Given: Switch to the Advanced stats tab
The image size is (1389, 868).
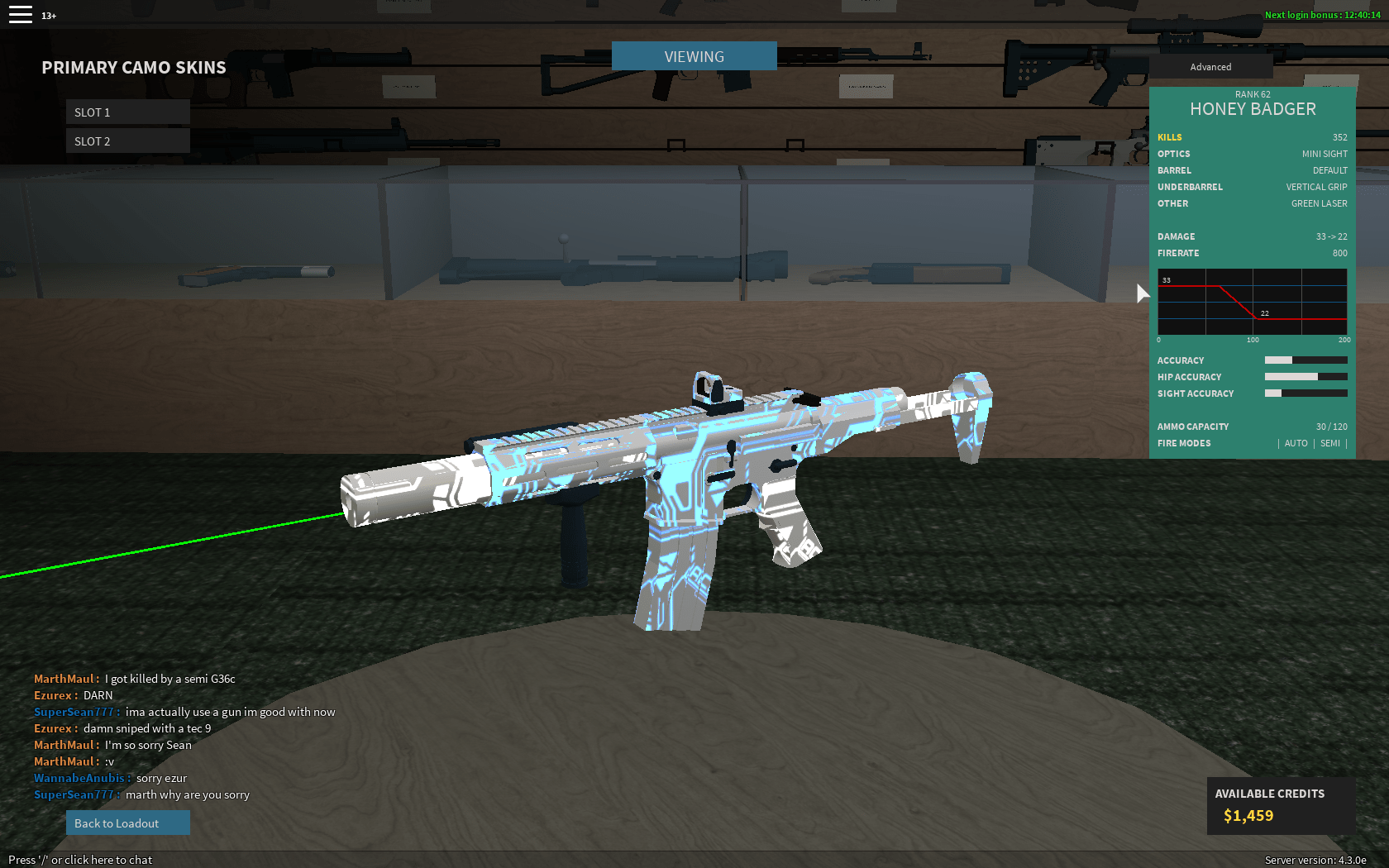Looking at the screenshot, I should pyautogui.click(x=1210, y=66).
